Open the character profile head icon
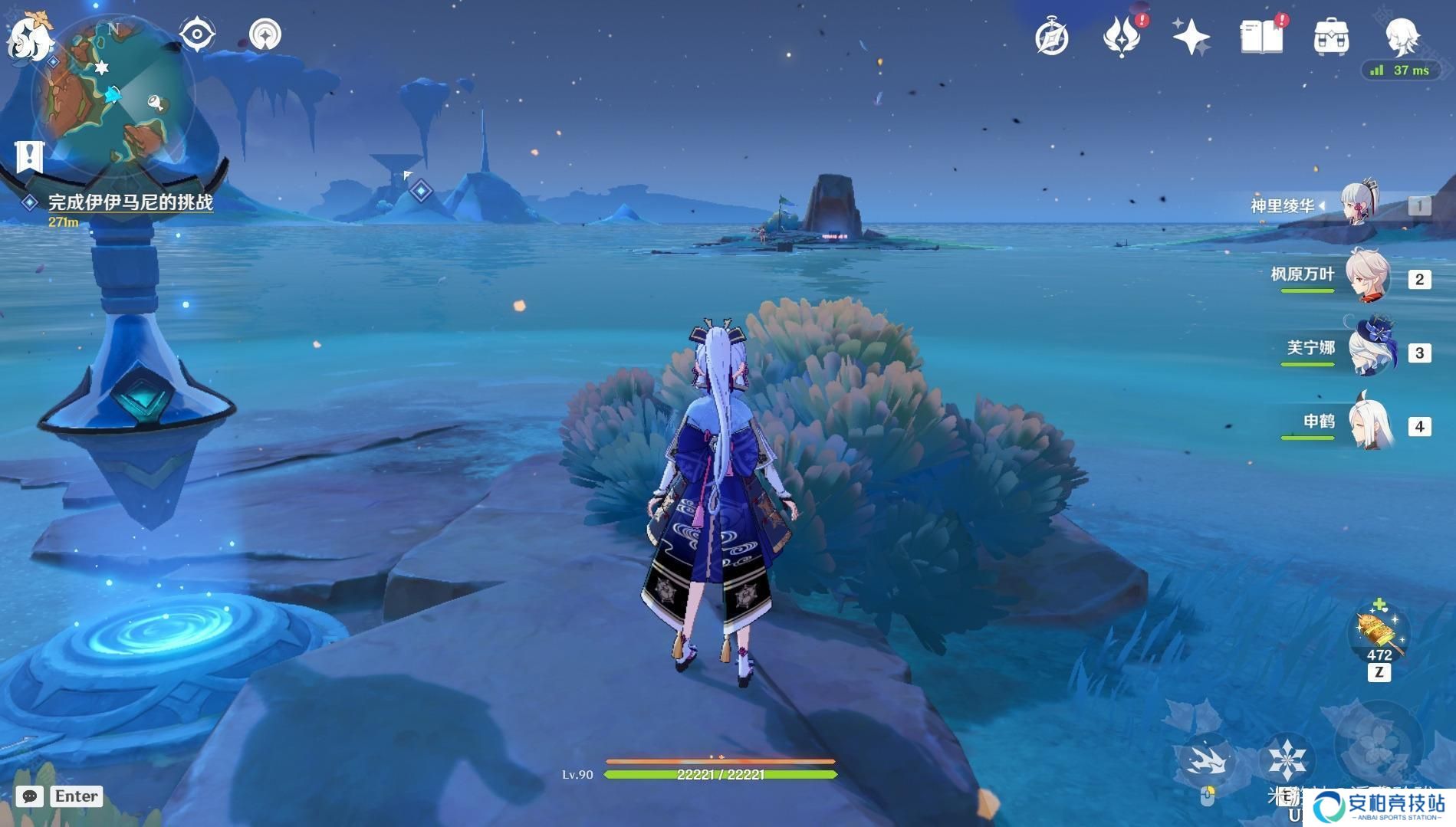This screenshot has width=1456, height=827. [x=1402, y=36]
